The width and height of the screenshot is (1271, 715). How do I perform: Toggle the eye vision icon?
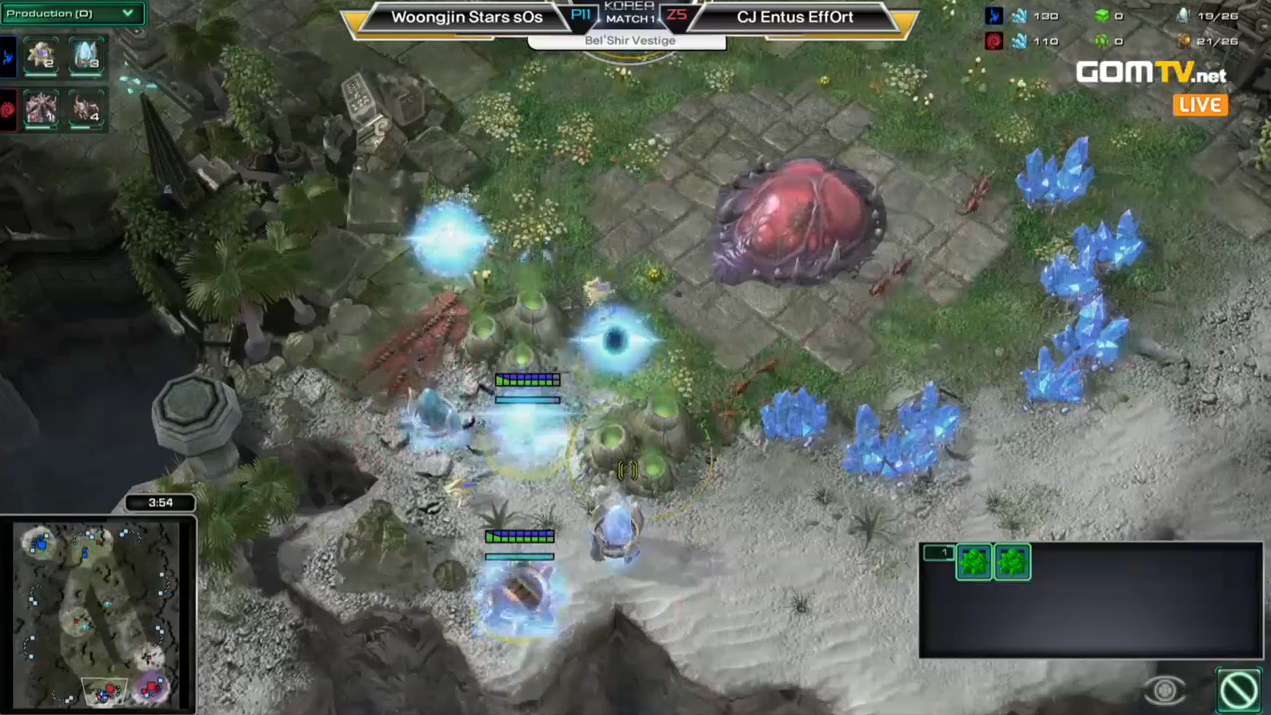point(1164,690)
